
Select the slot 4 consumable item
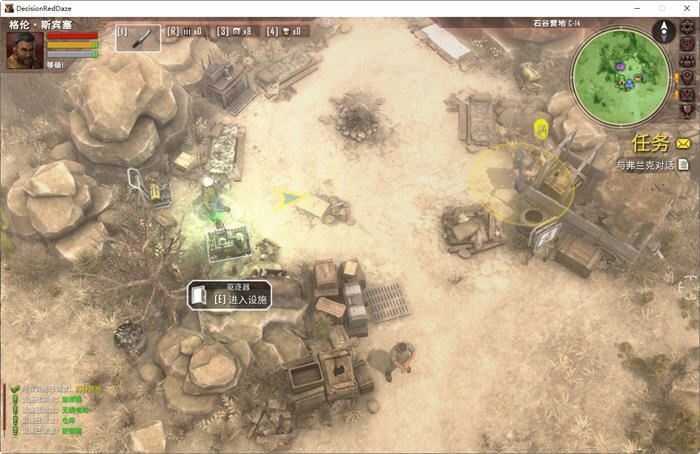click(288, 31)
